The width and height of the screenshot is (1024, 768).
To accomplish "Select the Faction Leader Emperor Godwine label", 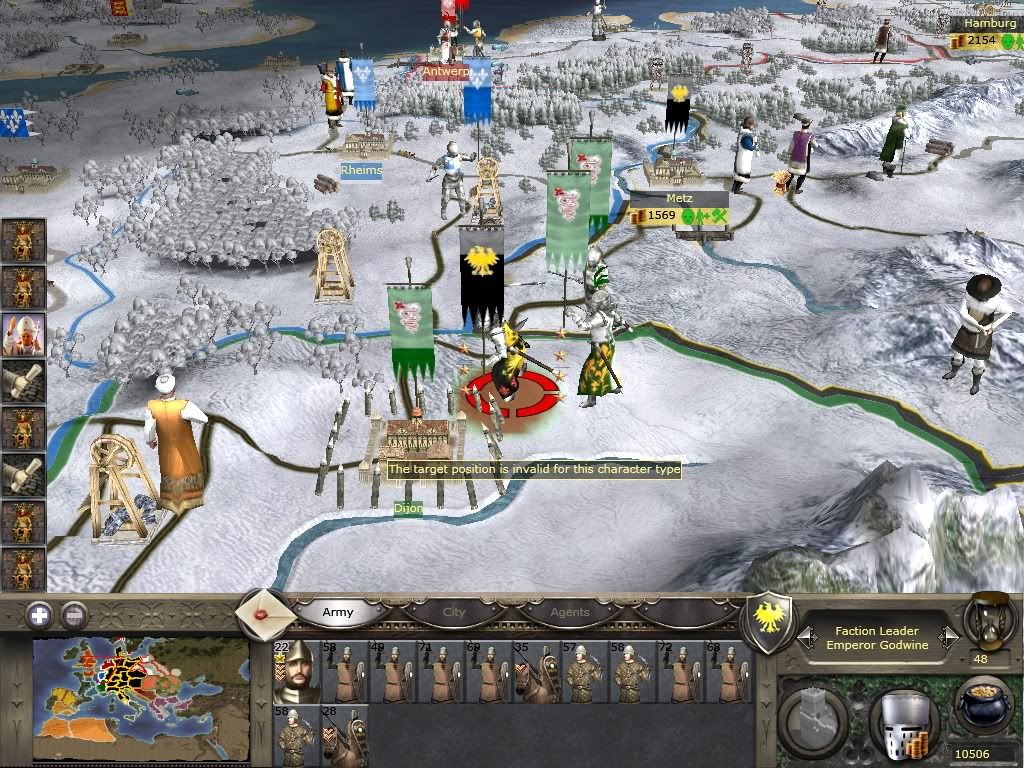I will click(x=877, y=638).
